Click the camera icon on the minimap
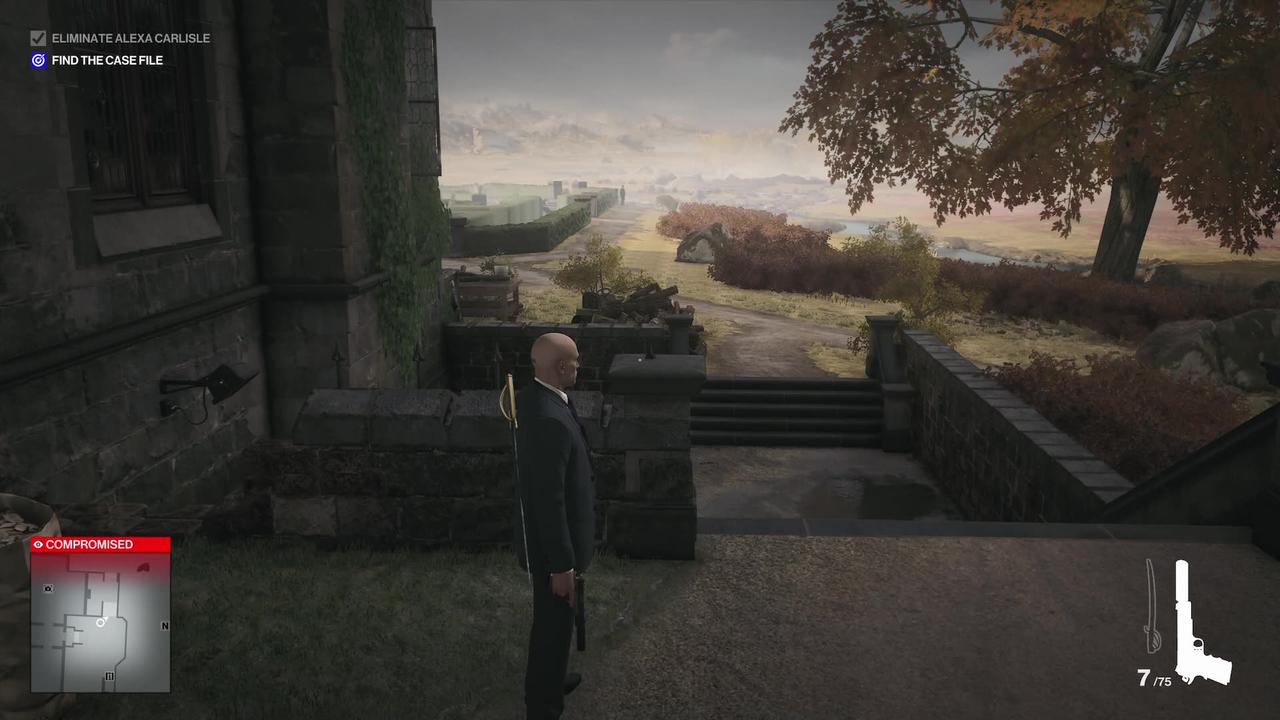Screen dimensions: 1280x720 [x=47, y=588]
